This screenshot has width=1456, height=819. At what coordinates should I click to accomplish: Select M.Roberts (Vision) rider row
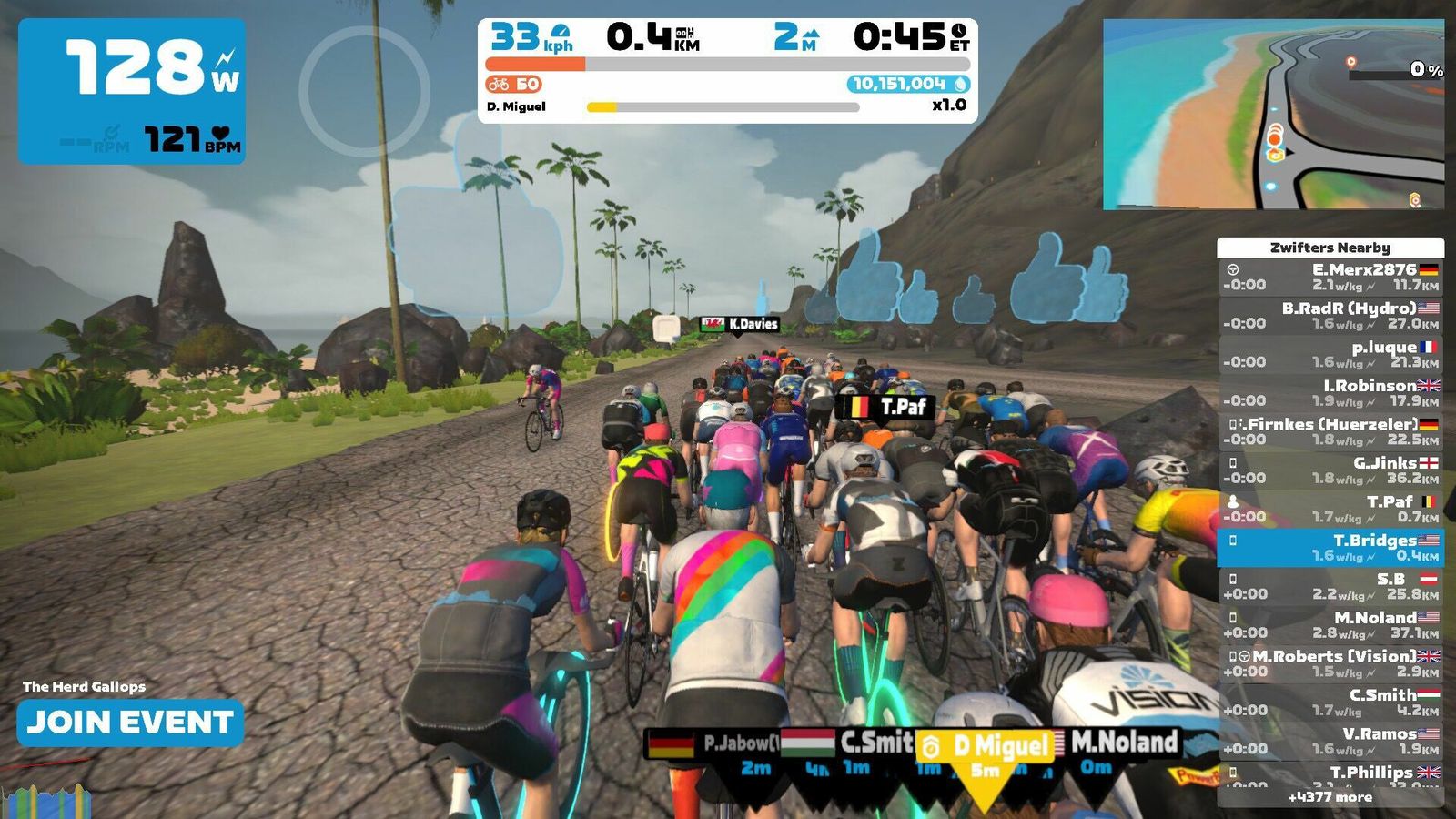pyautogui.click(x=1330, y=663)
